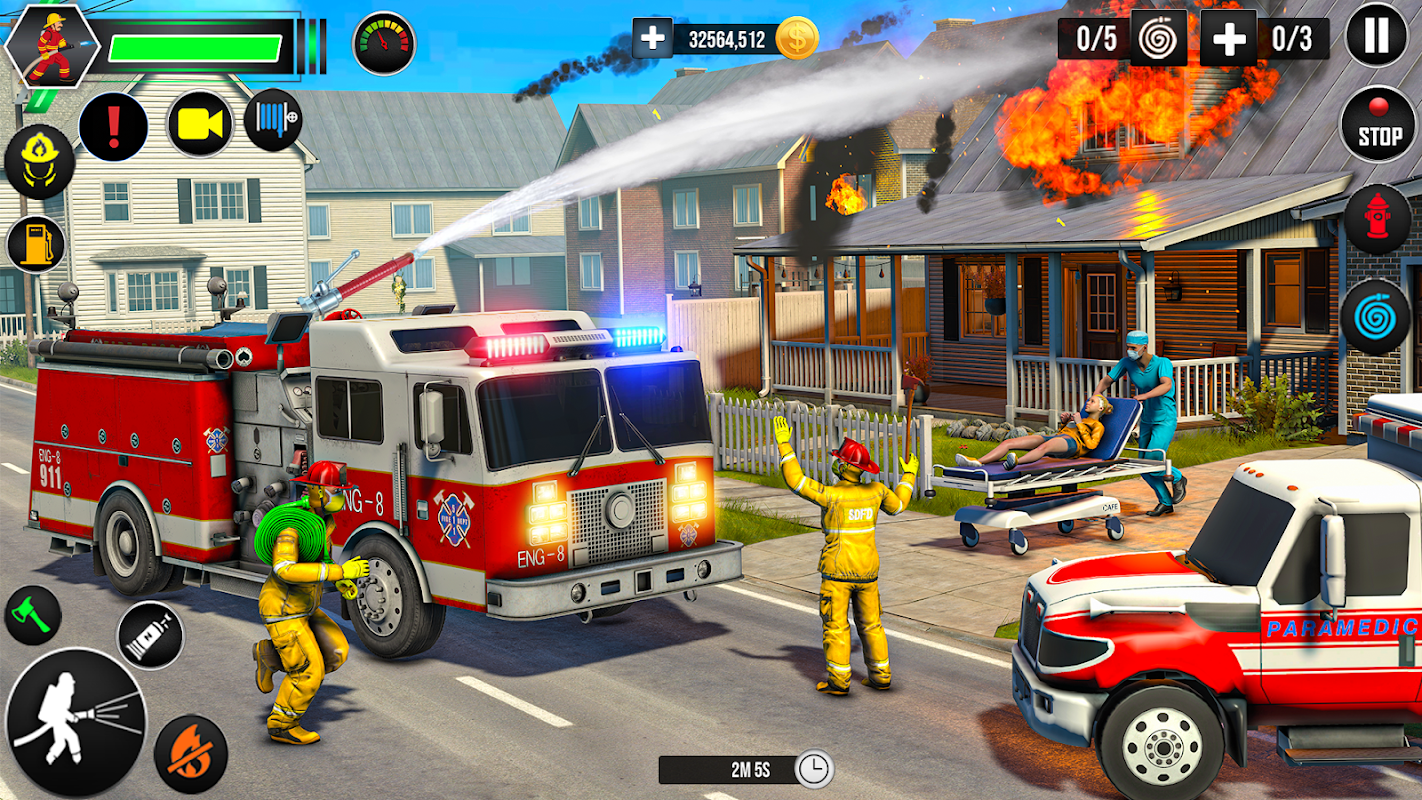Open the red exclamation alert icon
This screenshot has width=1422, height=800.
point(113,127)
